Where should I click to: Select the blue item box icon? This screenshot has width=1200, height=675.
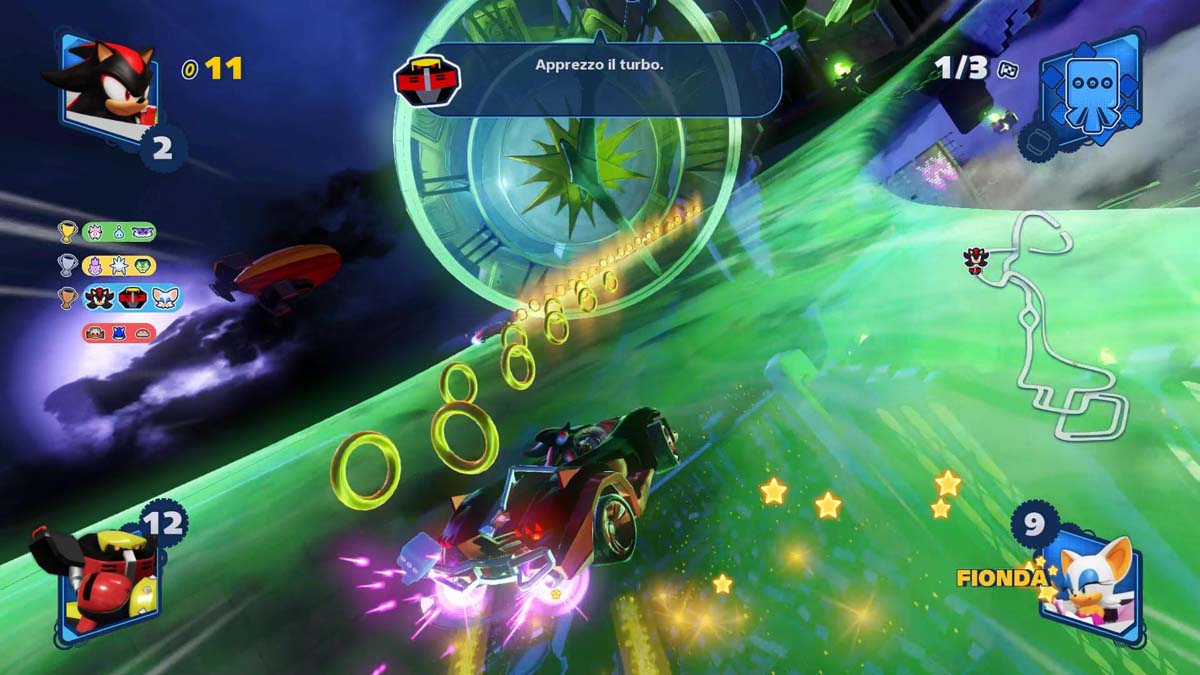point(1090,86)
